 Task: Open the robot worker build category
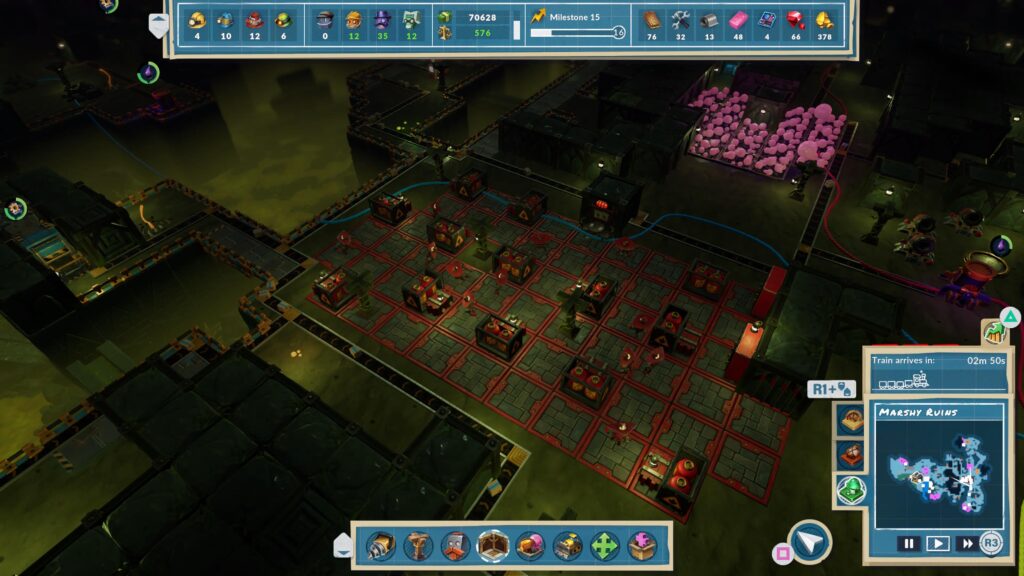point(455,545)
